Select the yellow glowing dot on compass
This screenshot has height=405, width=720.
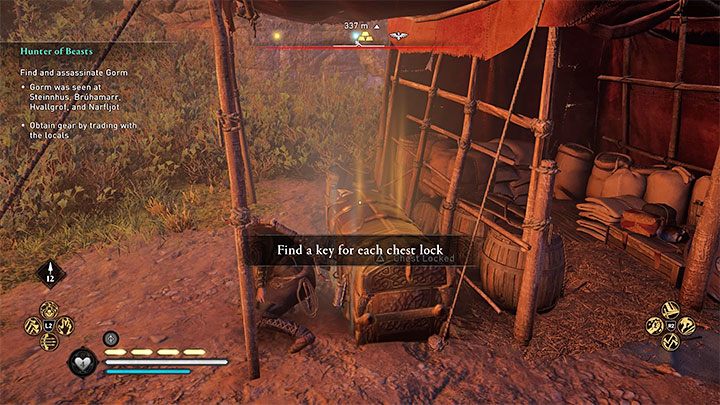[x=354, y=37]
